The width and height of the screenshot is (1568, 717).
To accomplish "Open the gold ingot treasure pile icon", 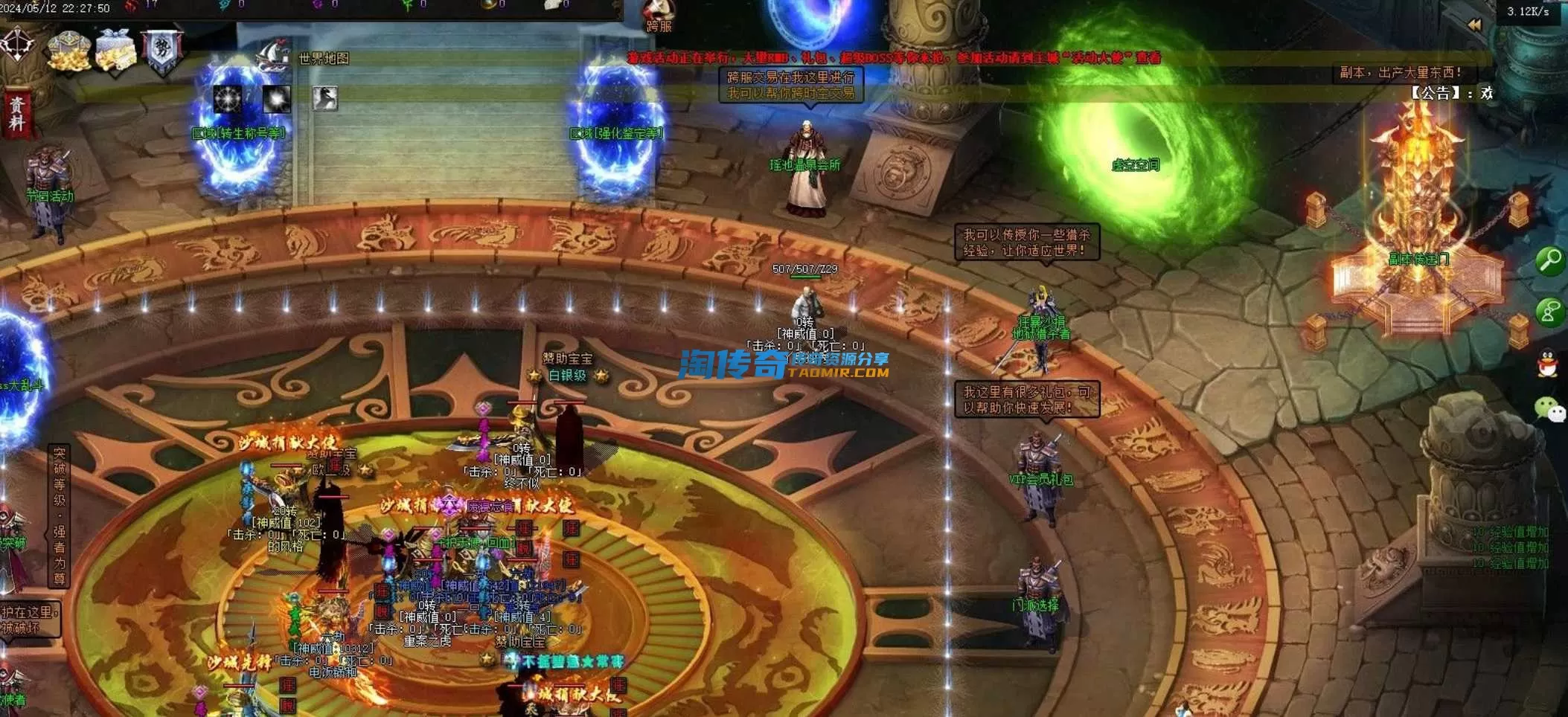I will (69, 51).
